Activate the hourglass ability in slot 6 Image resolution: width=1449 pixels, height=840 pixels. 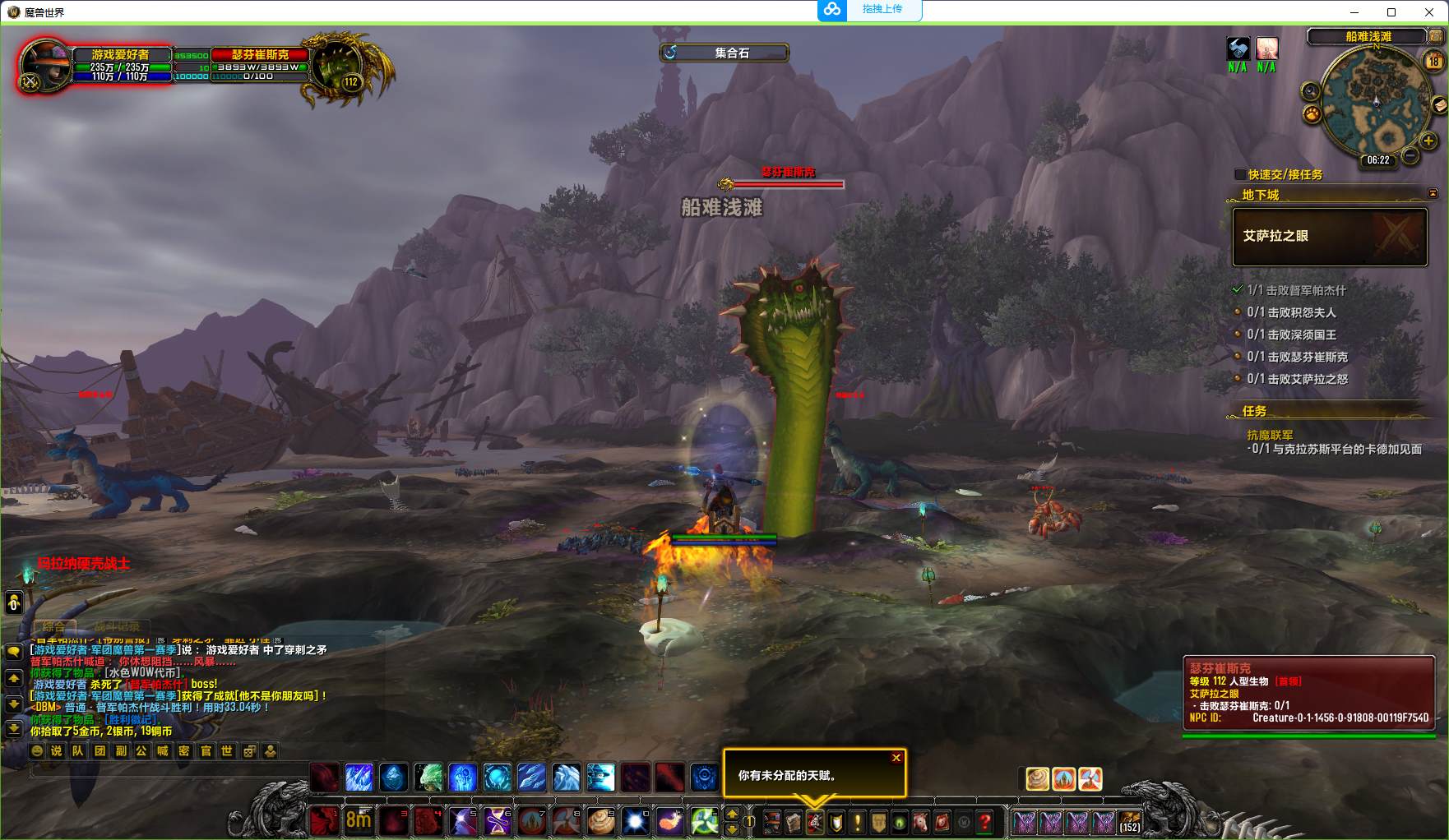(x=497, y=820)
